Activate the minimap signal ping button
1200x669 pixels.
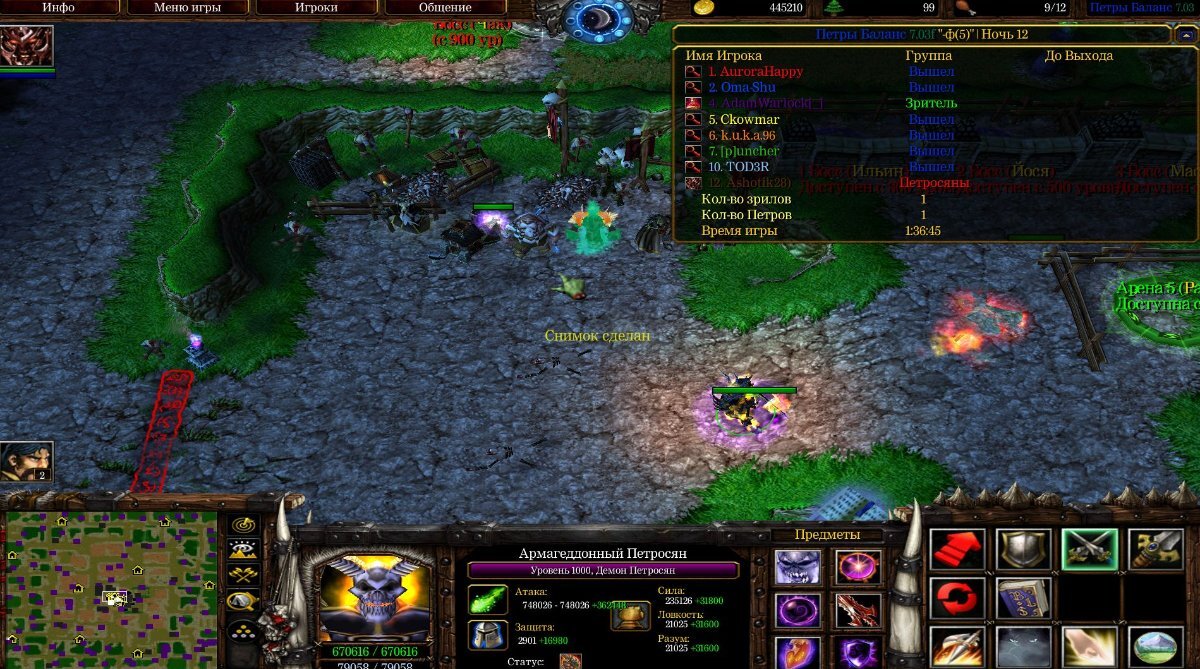click(x=243, y=525)
